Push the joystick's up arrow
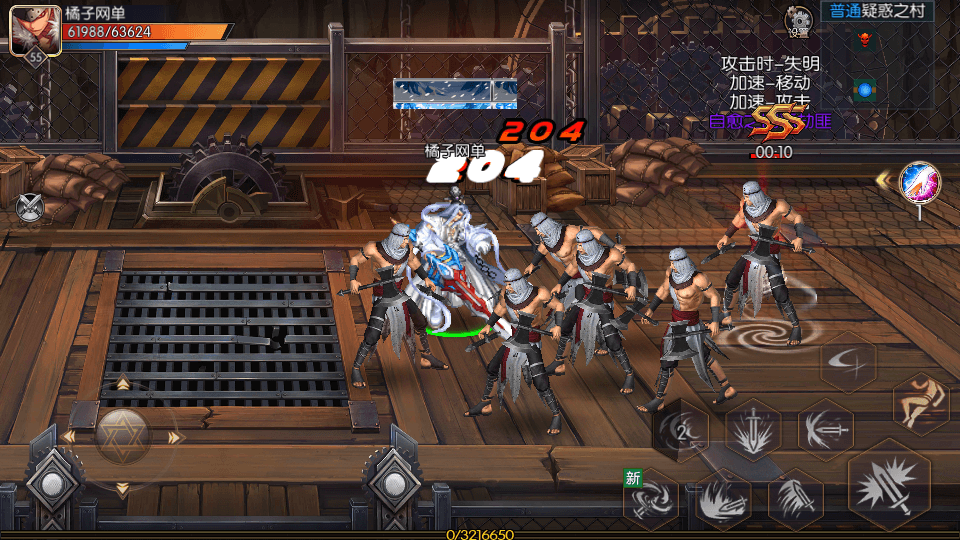 coord(122,383)
